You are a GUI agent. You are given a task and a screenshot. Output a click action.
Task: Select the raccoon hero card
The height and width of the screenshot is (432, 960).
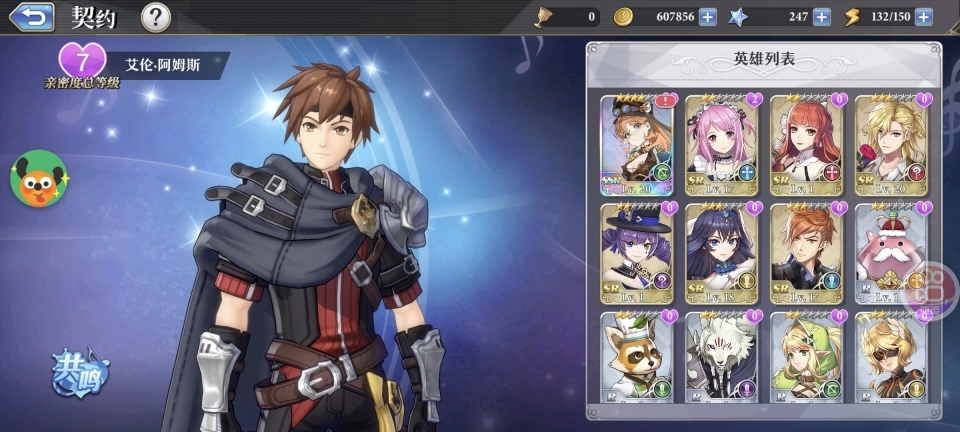636,360
